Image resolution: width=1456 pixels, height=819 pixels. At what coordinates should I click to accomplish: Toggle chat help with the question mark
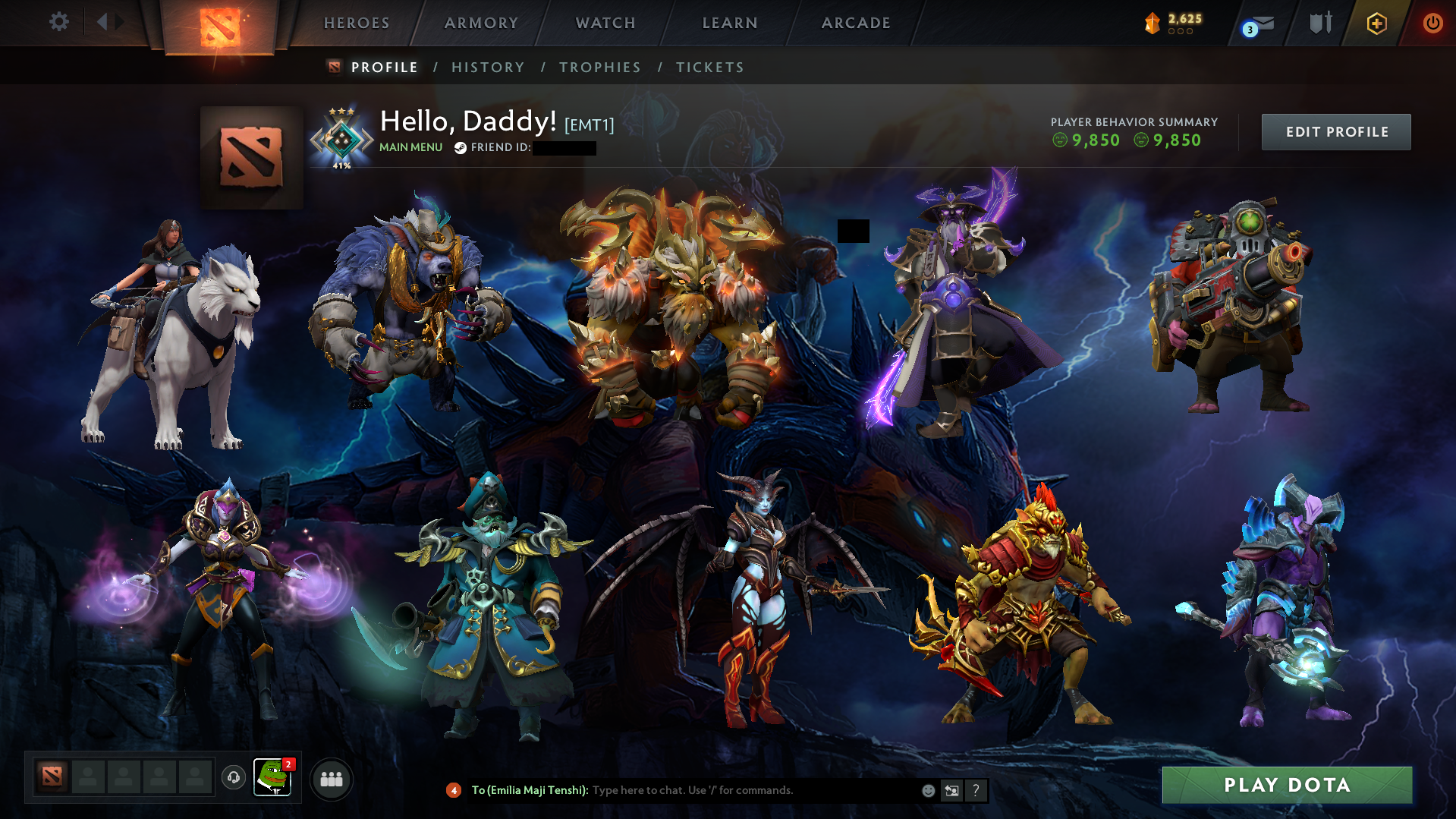(x=976, y=790)
